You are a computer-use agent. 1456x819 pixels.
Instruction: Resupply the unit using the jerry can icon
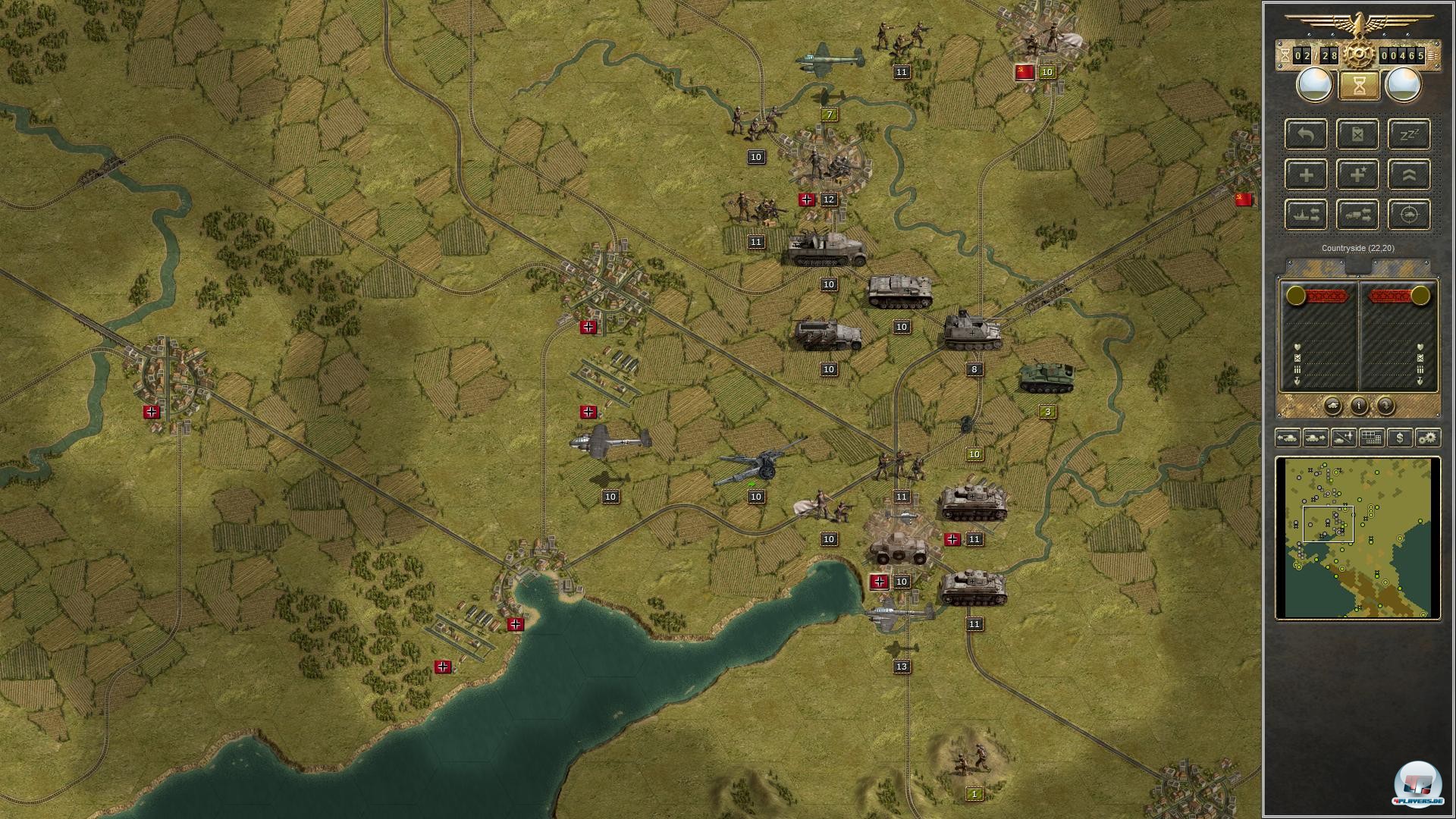tap(1358, 135)
